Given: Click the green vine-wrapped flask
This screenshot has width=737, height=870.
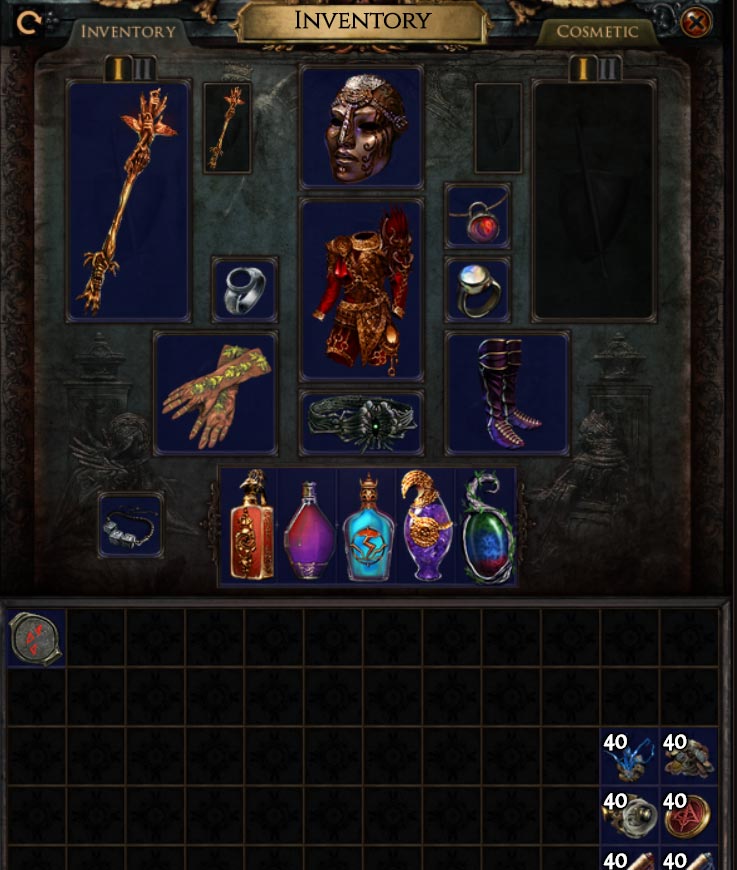Looking at the screenshot, I should (486, 527).
